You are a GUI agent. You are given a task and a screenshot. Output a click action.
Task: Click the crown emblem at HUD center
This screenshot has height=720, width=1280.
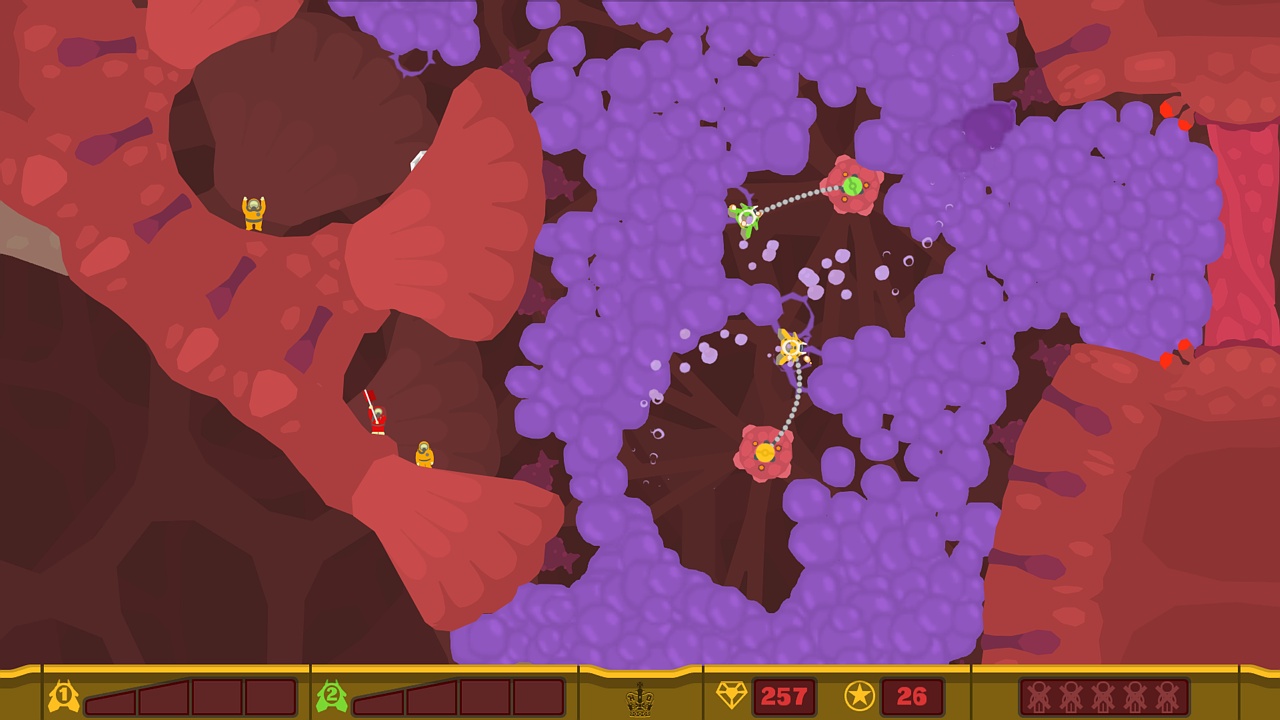[640, 698]
